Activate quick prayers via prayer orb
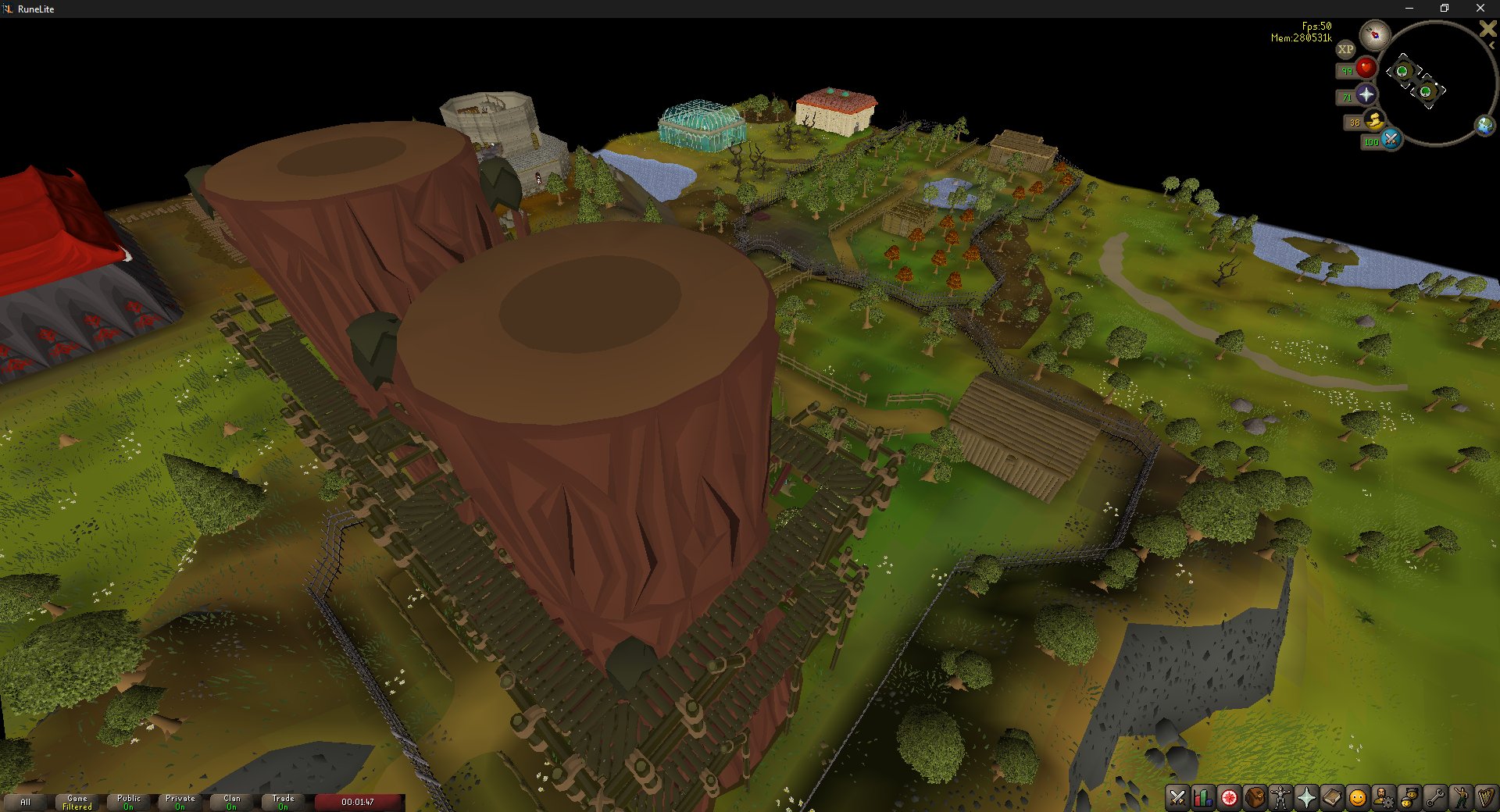 (1366, 94)
